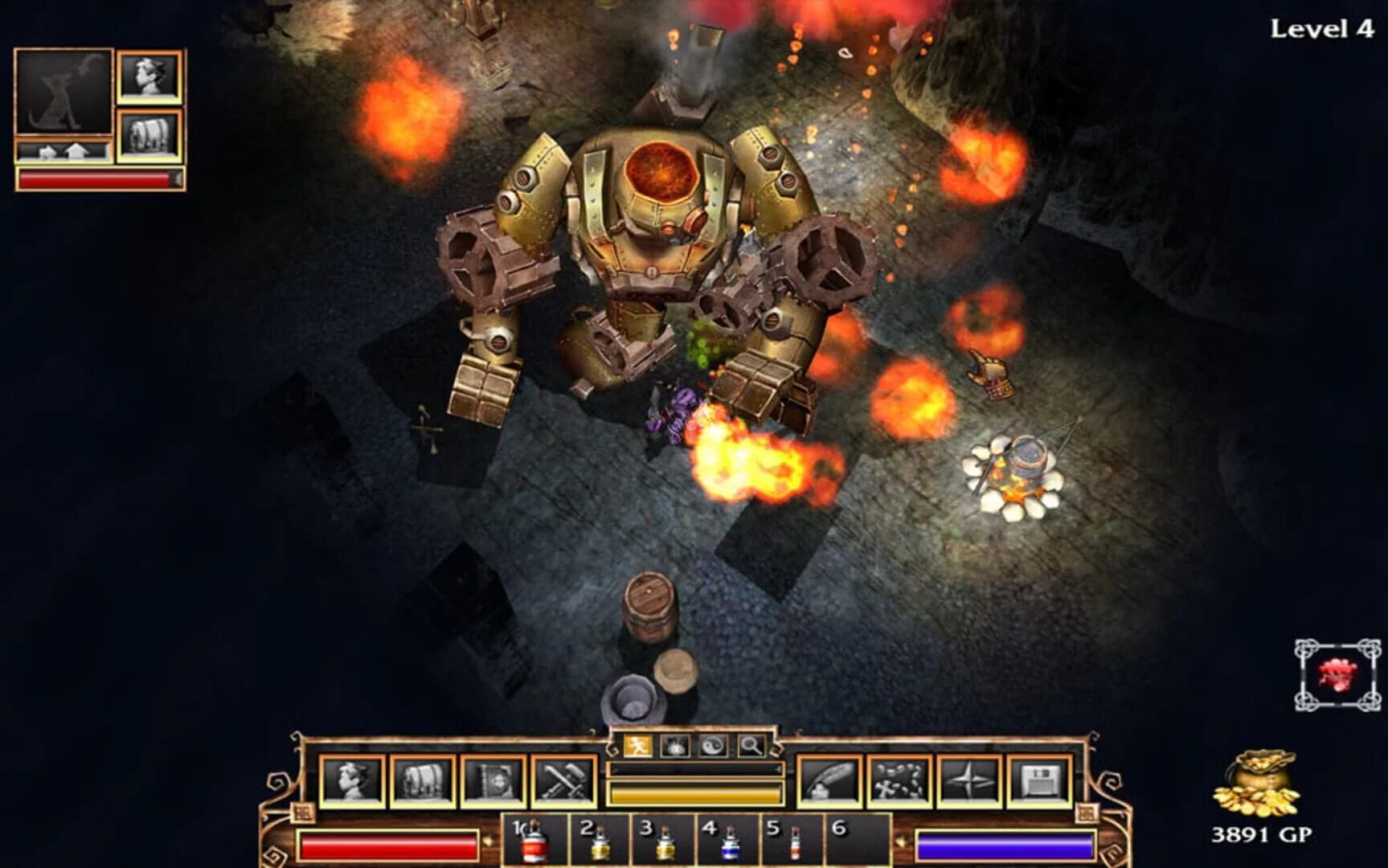The image size is (1388, 868).
Task: Click the pet's pack icon in top-left panel
Action: (149, 133)
